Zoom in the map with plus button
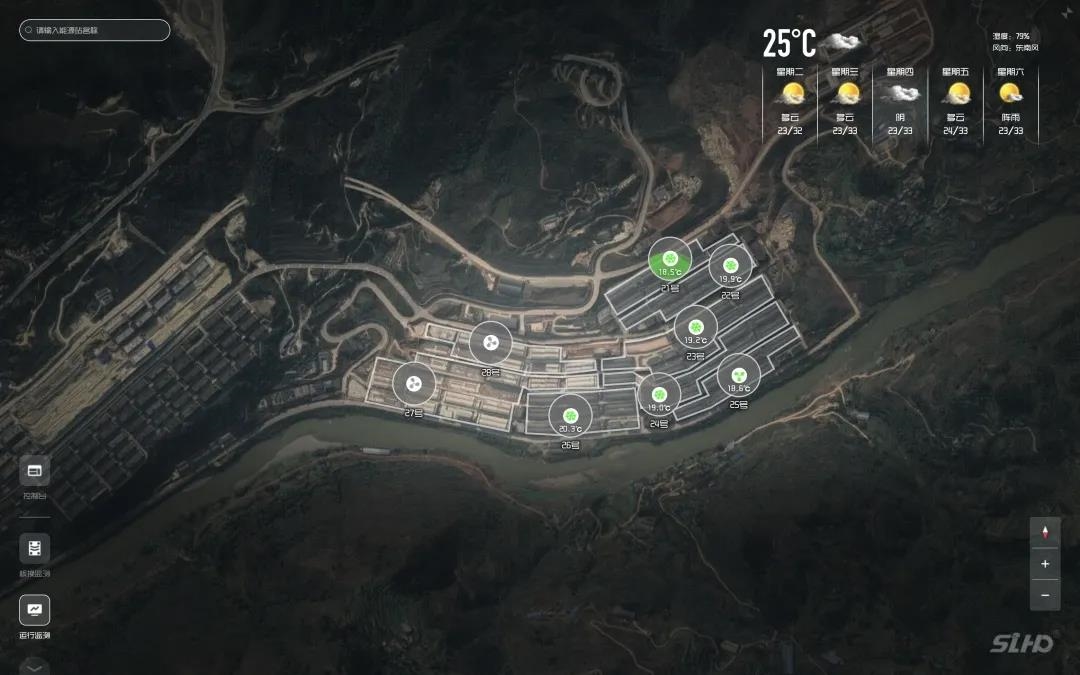The image size is (1080, 675). 1045,564
